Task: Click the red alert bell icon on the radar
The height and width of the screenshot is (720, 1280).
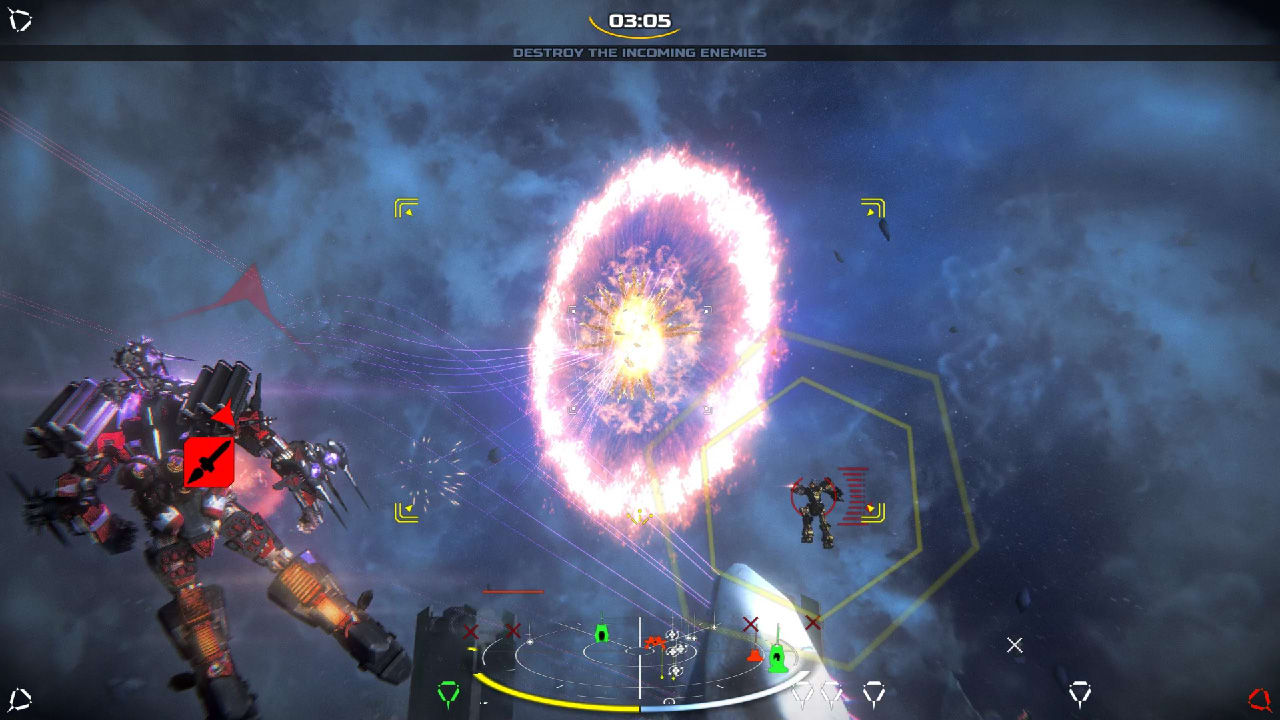Action: pos(754,656)
